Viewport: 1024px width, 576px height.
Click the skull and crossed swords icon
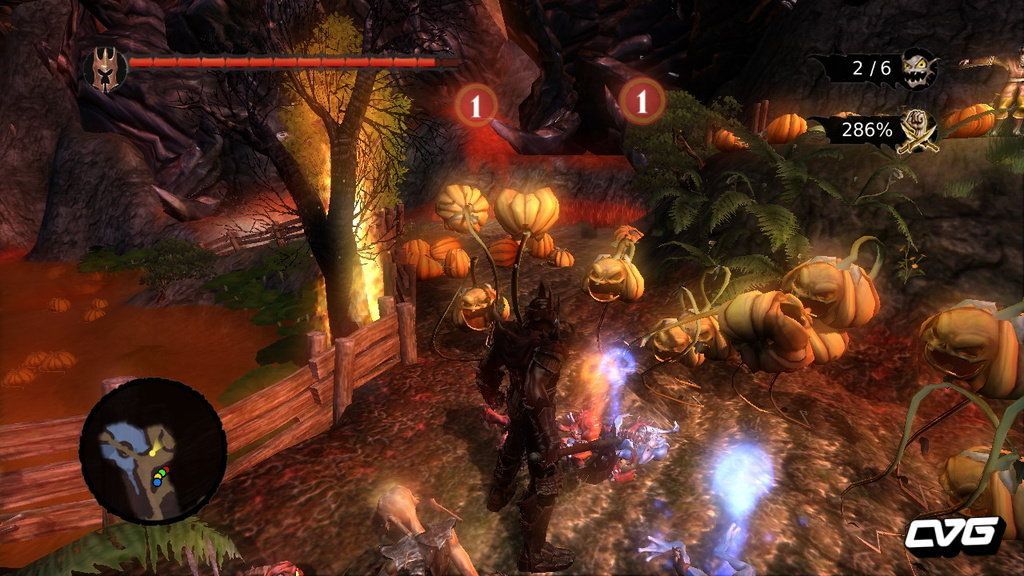(x=917, y=131)
